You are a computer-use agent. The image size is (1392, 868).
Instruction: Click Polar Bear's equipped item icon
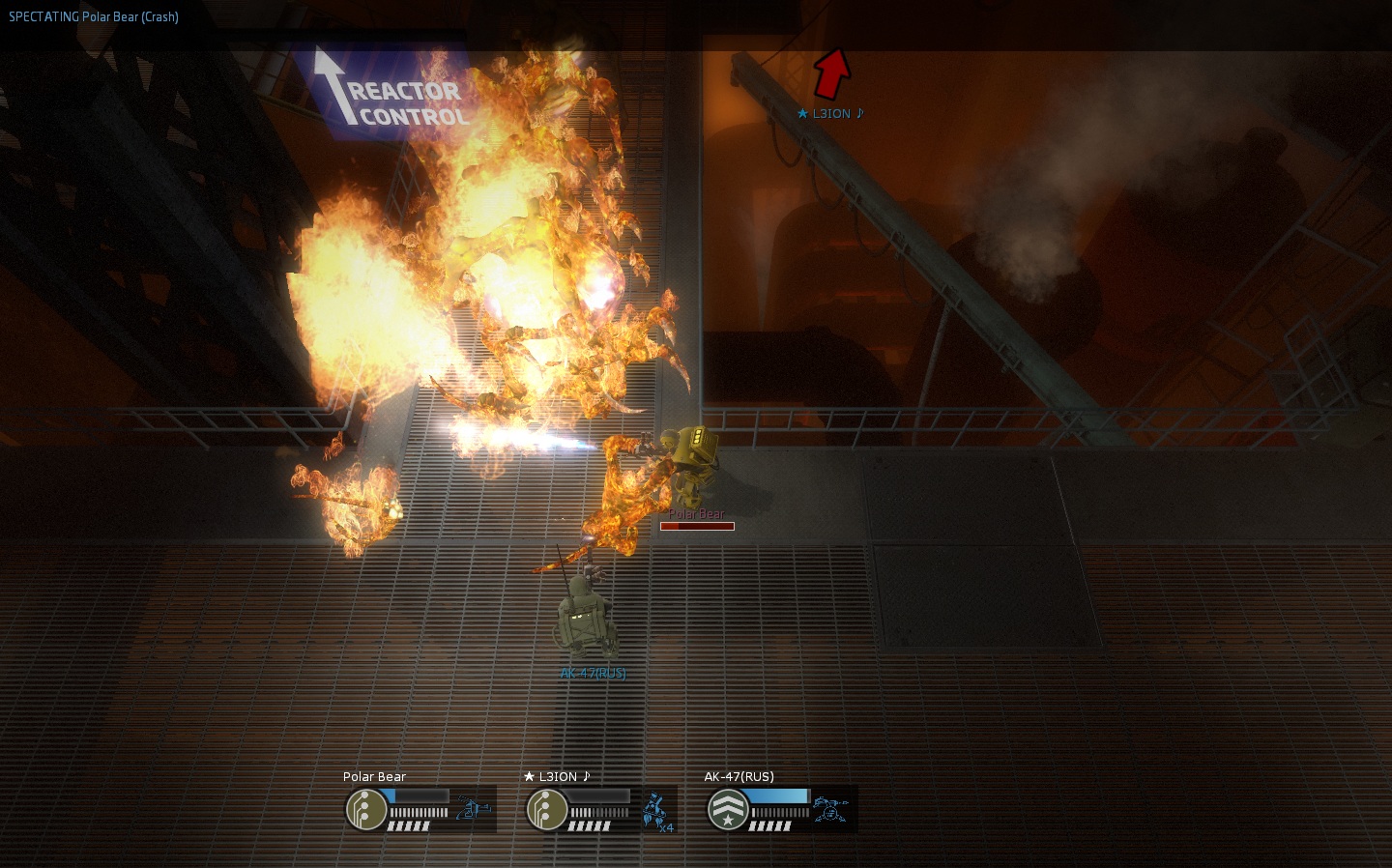pyautogui.click(x=473, y=808)
